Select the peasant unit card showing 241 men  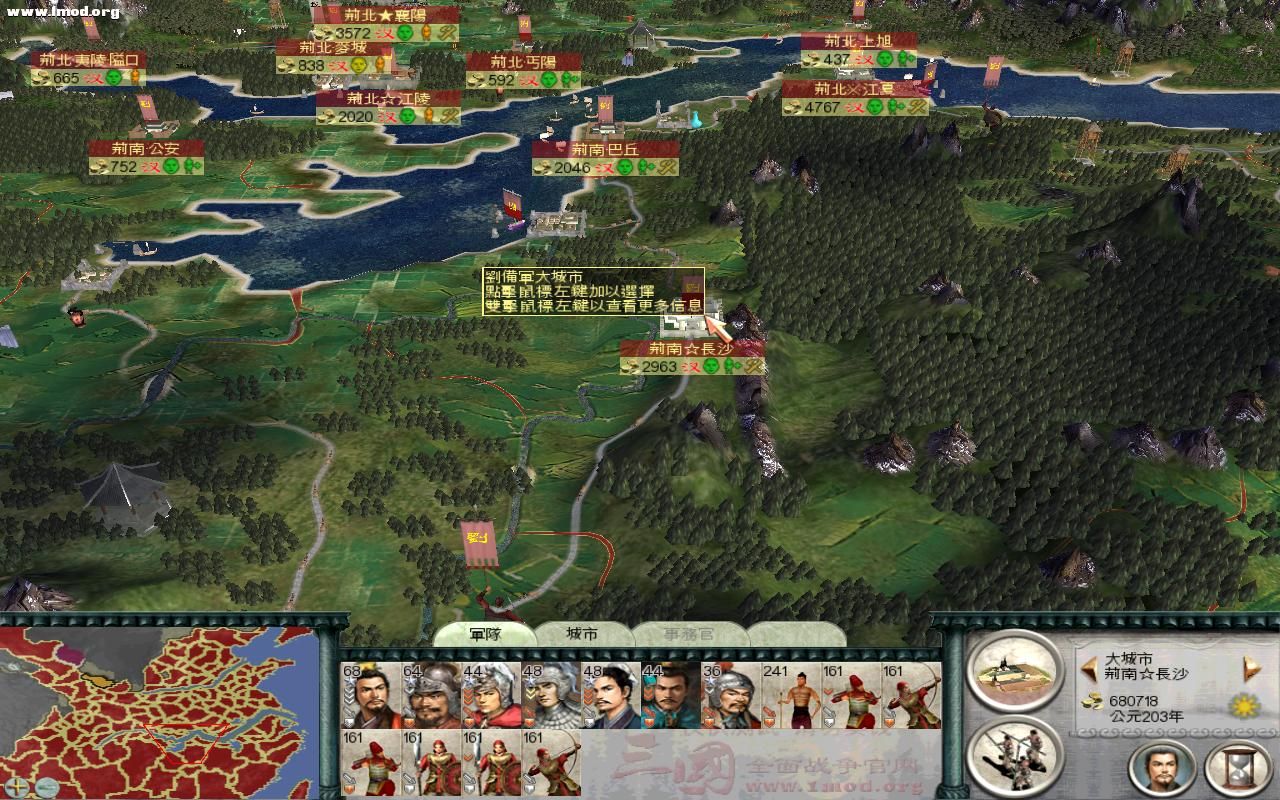(791, 695)
